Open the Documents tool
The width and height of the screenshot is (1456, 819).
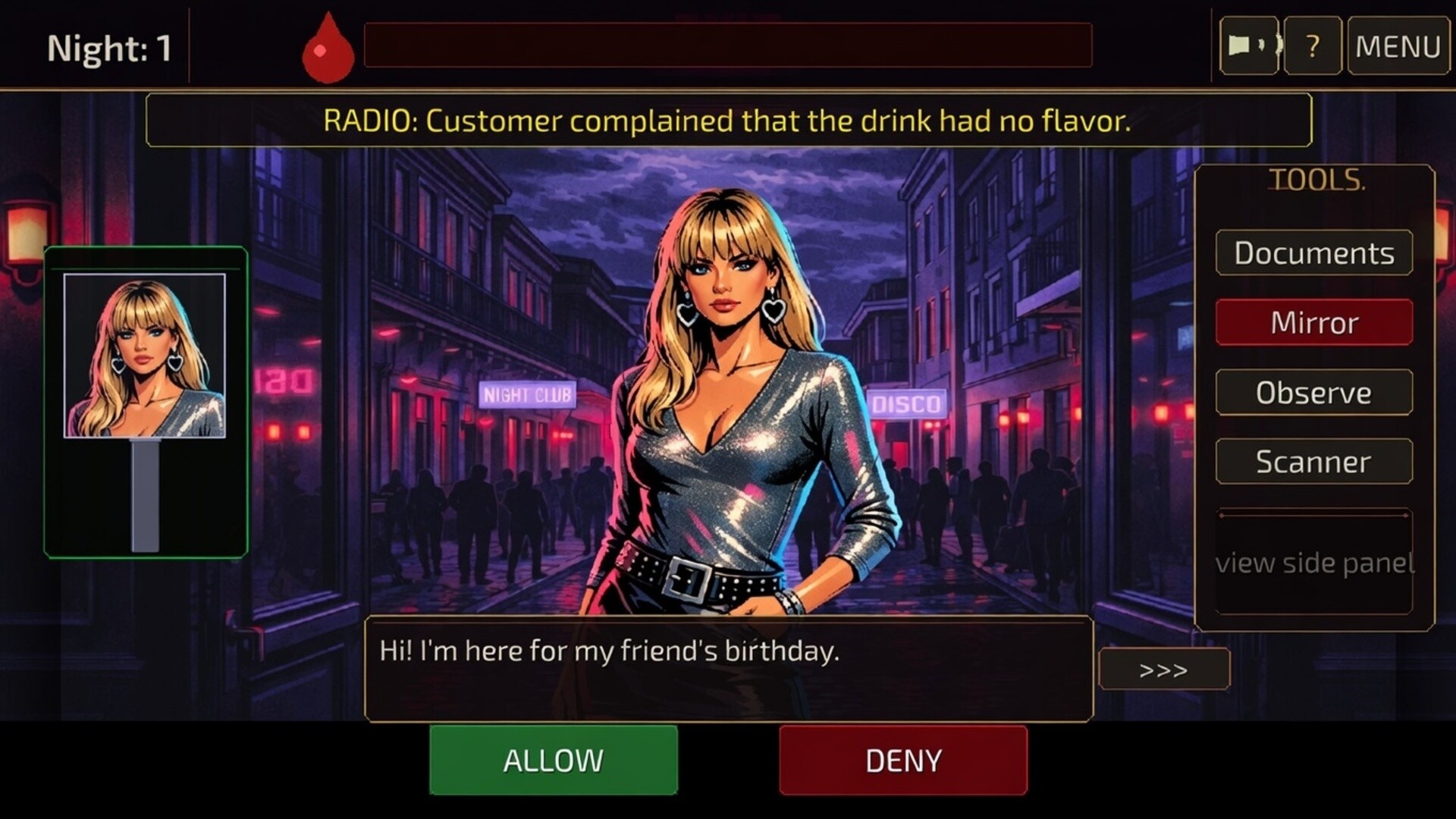1313,253
